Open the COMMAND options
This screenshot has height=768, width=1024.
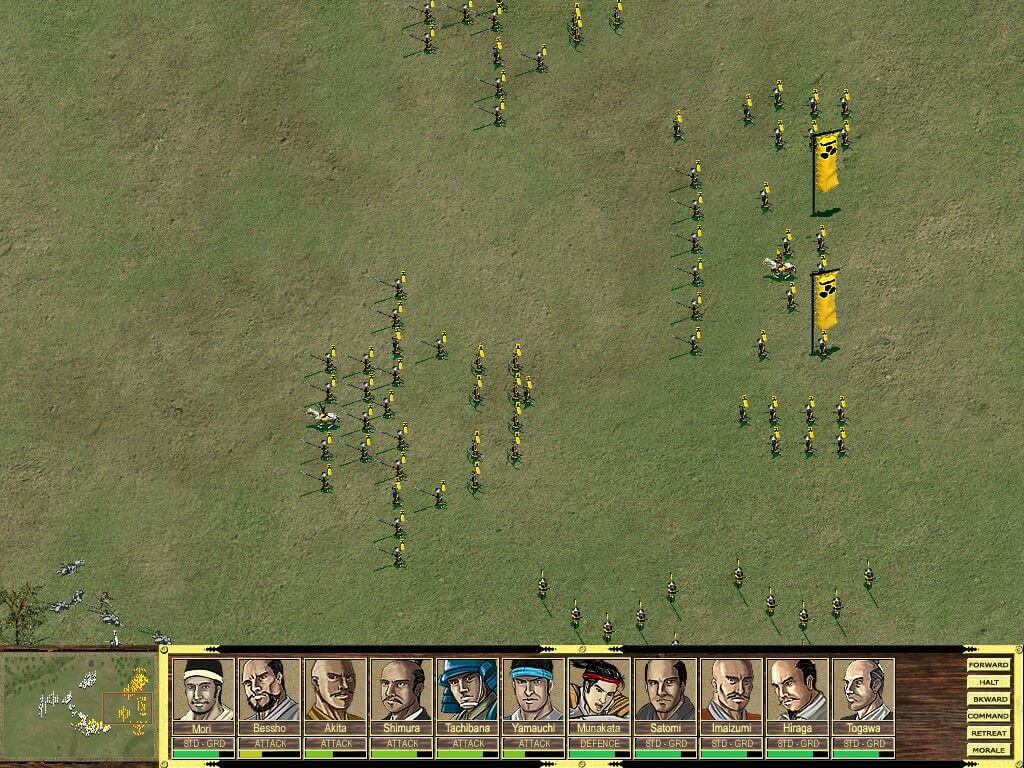(988, 716)
